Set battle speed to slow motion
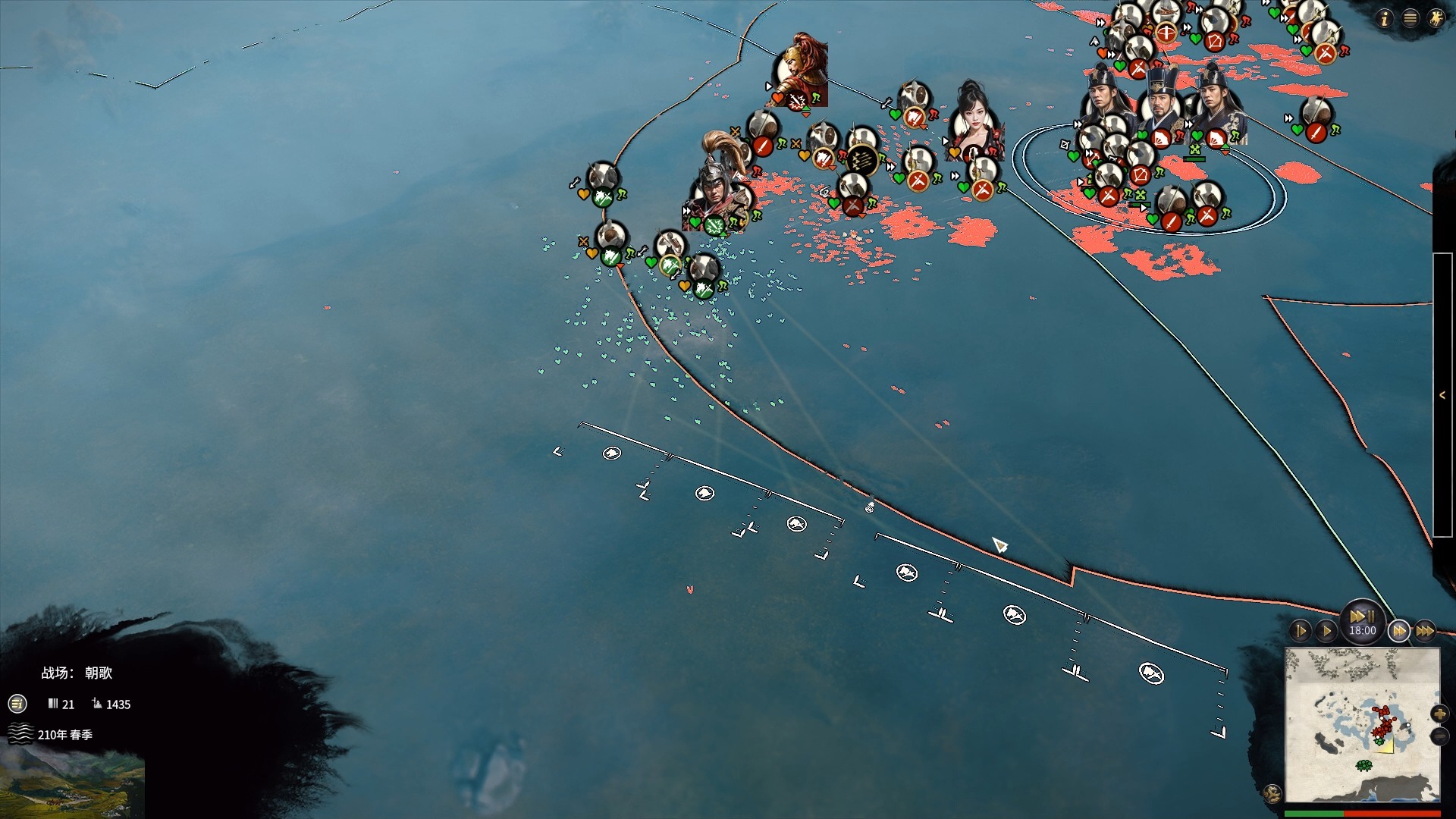Image resolution: width=1456 pixels, height=819 pixels. [x=1301, y=631]
